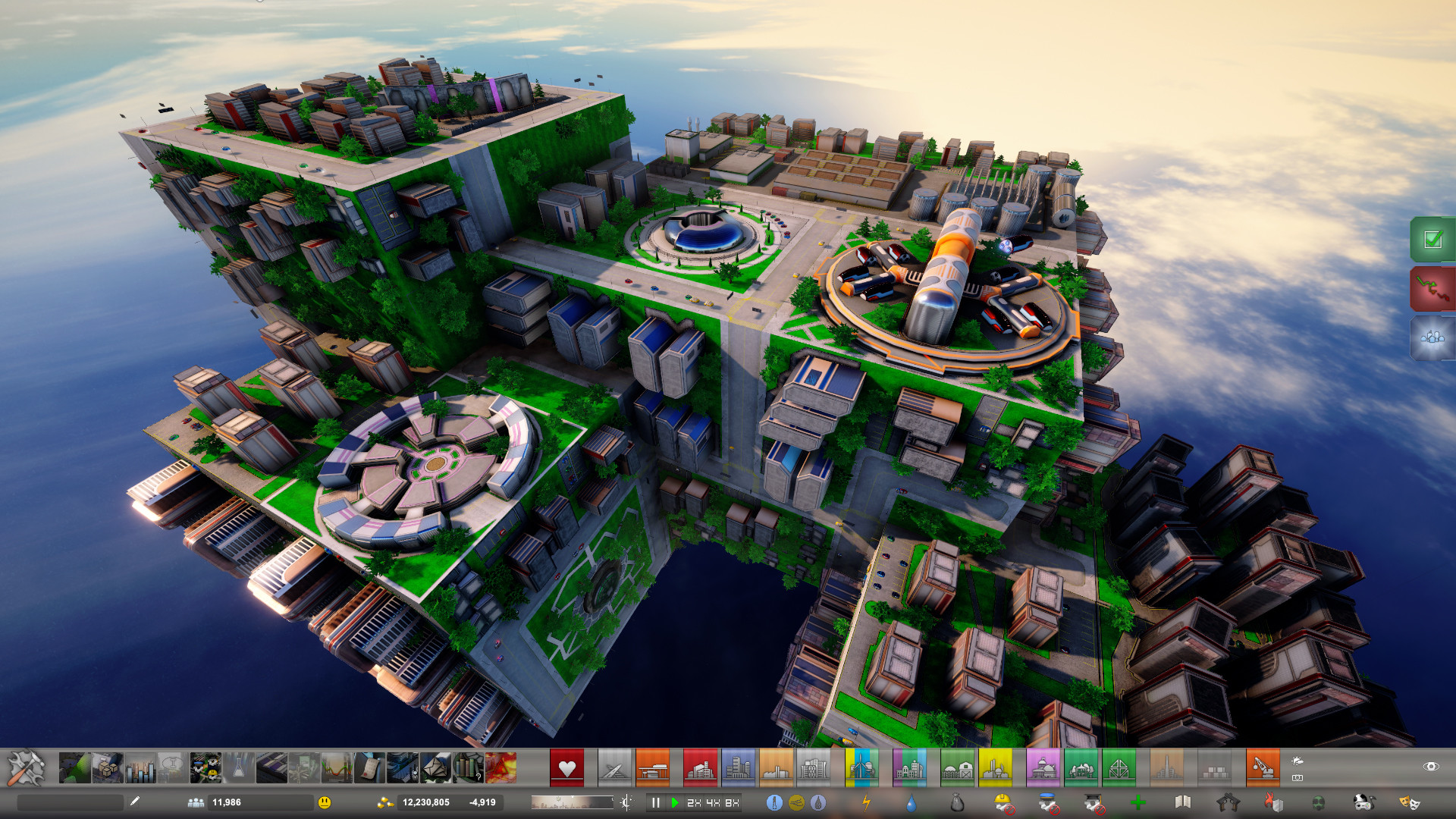Open the statistics bar chart panel
The image size is (1456, 819).
(x=141, y=767)
